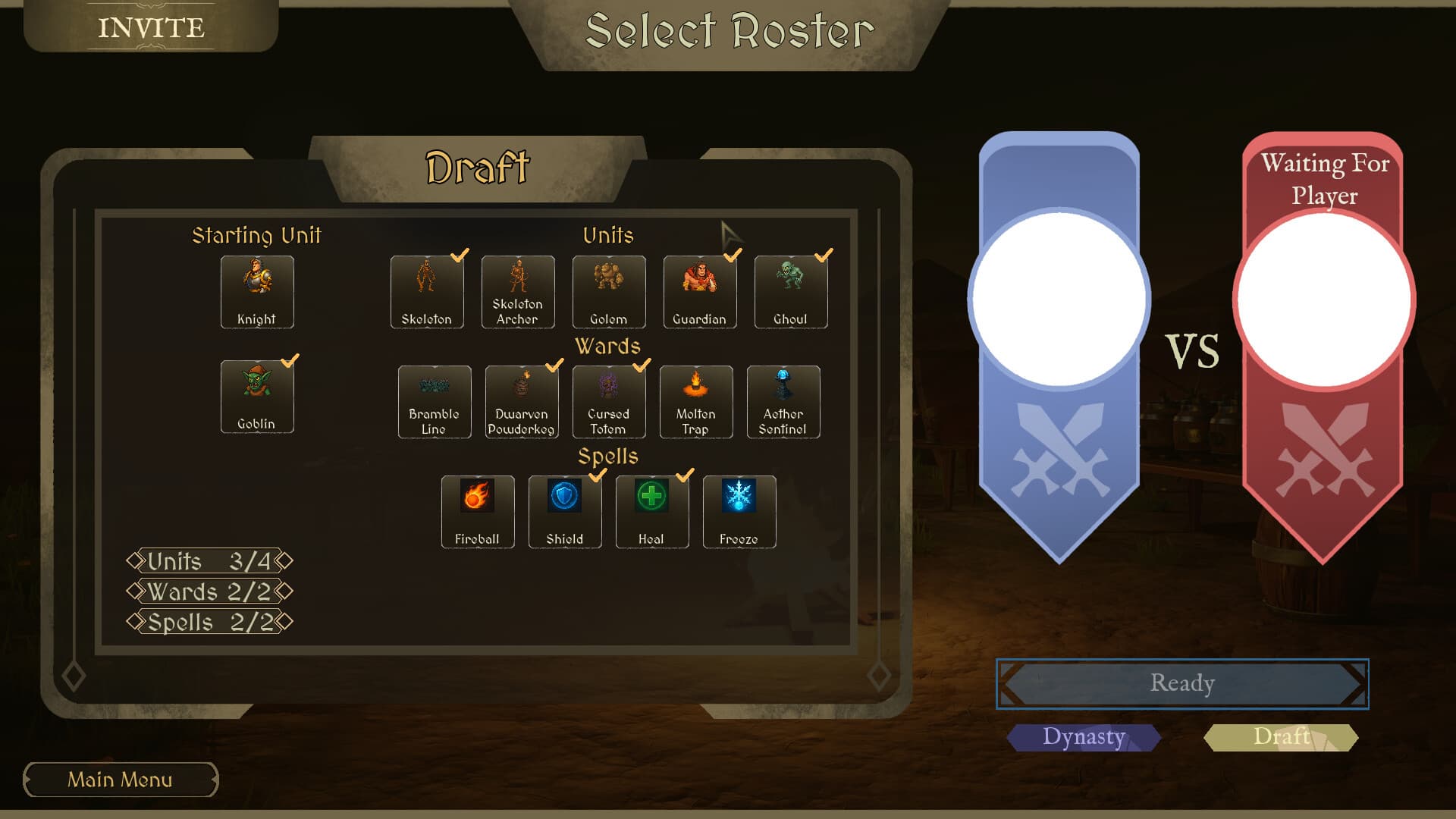The height and width of the screenshot is (819, 1456).
Task: Switch to the Dynasty roster
Action: [1083, 736]
